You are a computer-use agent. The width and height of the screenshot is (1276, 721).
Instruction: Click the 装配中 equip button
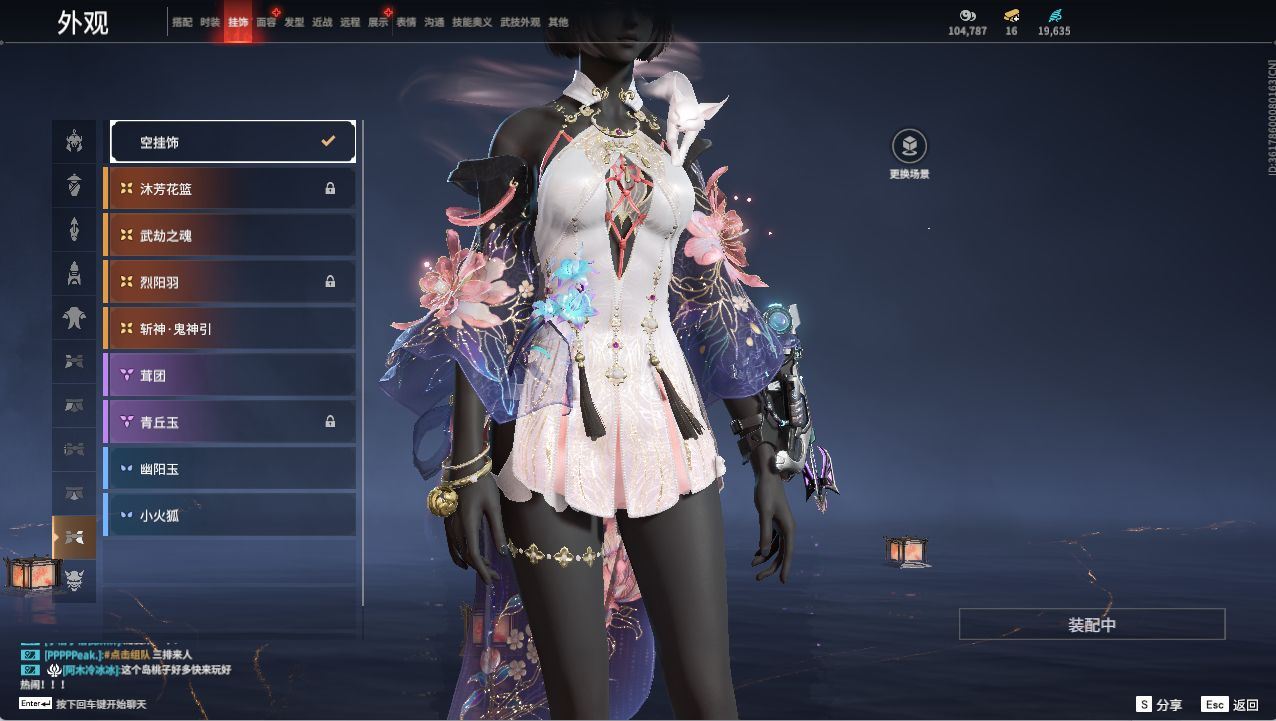pyautogui.click(x=1092, y=624)
